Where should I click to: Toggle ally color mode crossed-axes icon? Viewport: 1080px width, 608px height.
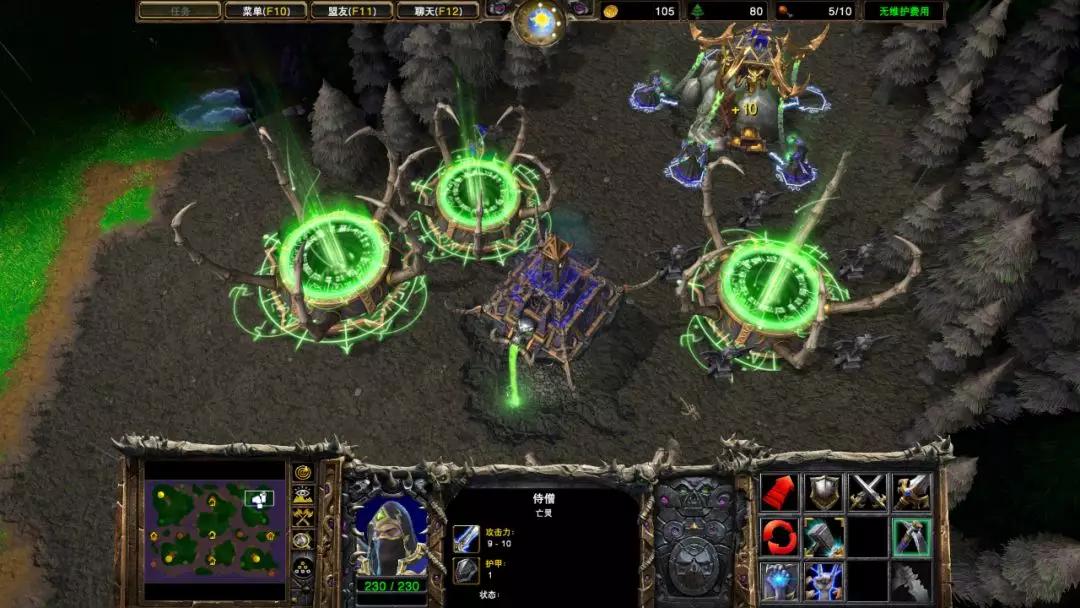[302, 518]
